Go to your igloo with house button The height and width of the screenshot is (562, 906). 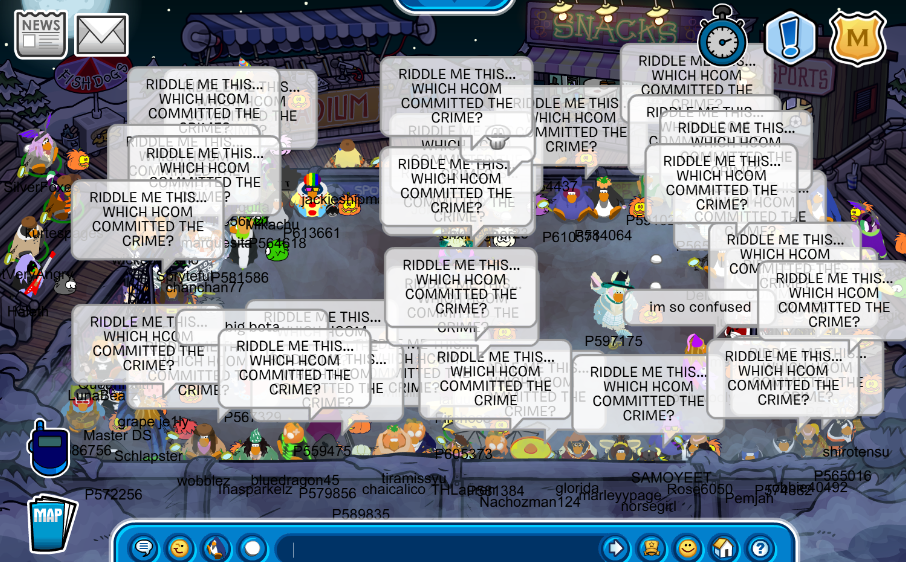click(723, 548)
